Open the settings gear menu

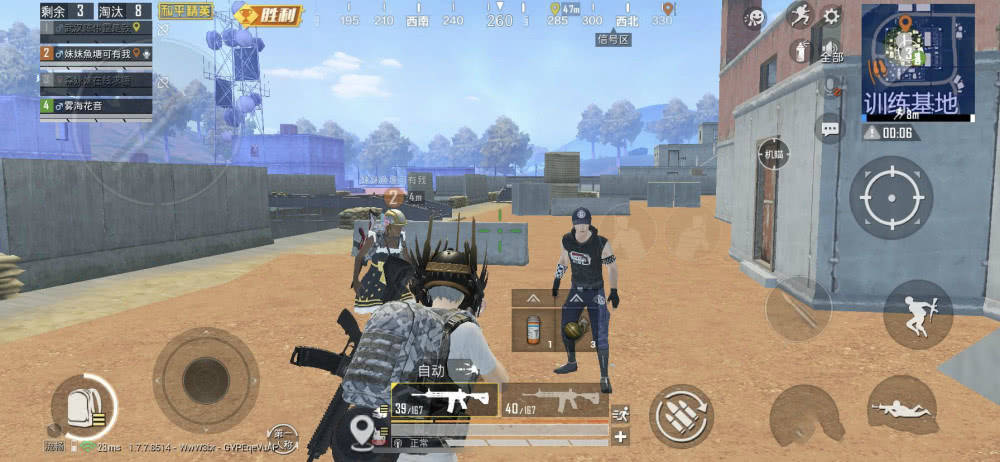coord(831,17)
